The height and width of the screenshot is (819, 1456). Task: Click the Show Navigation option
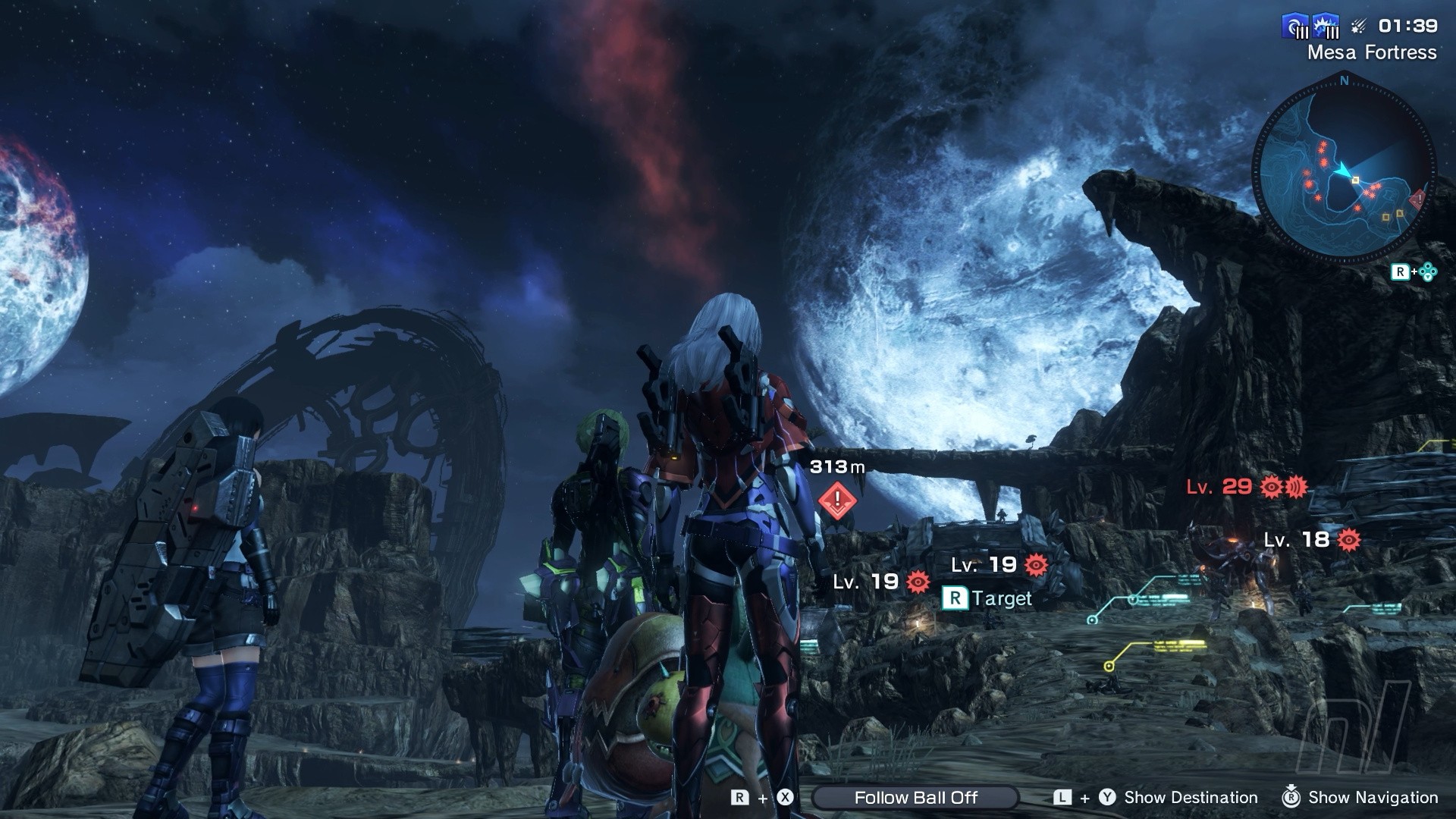click(x=1373, y=797)
